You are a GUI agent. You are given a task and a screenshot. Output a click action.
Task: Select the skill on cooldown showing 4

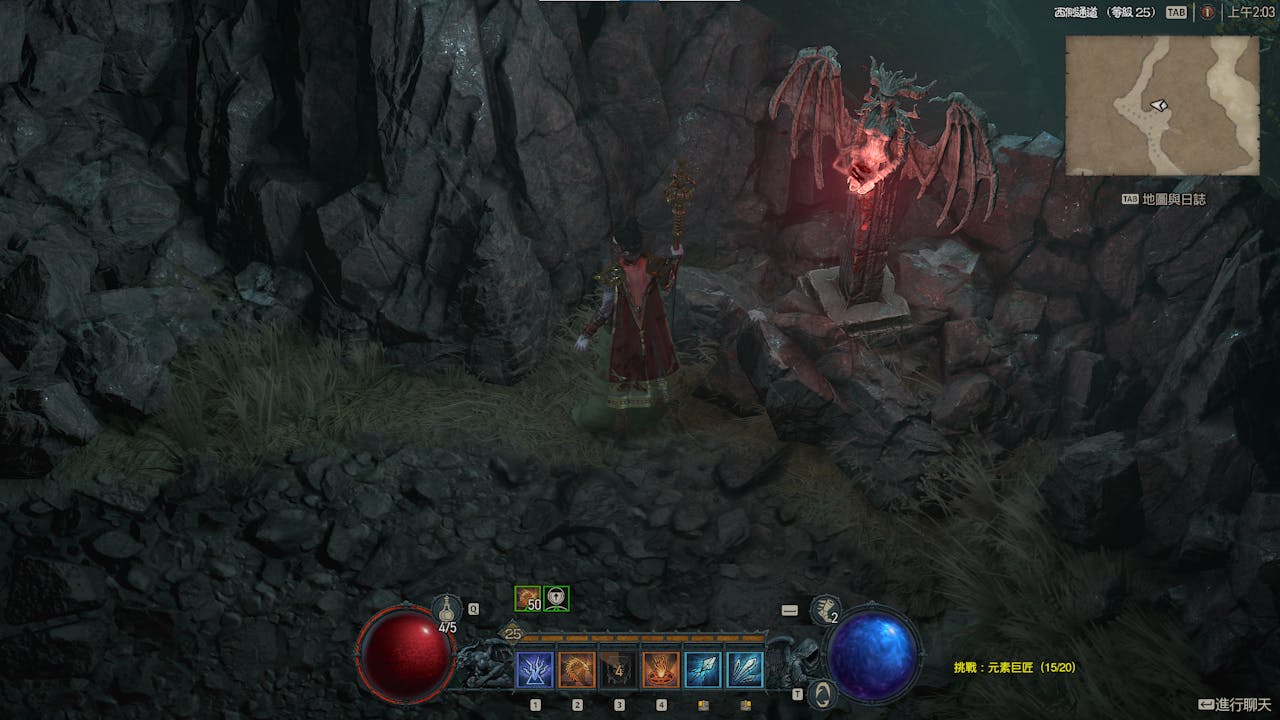(619, 669)
